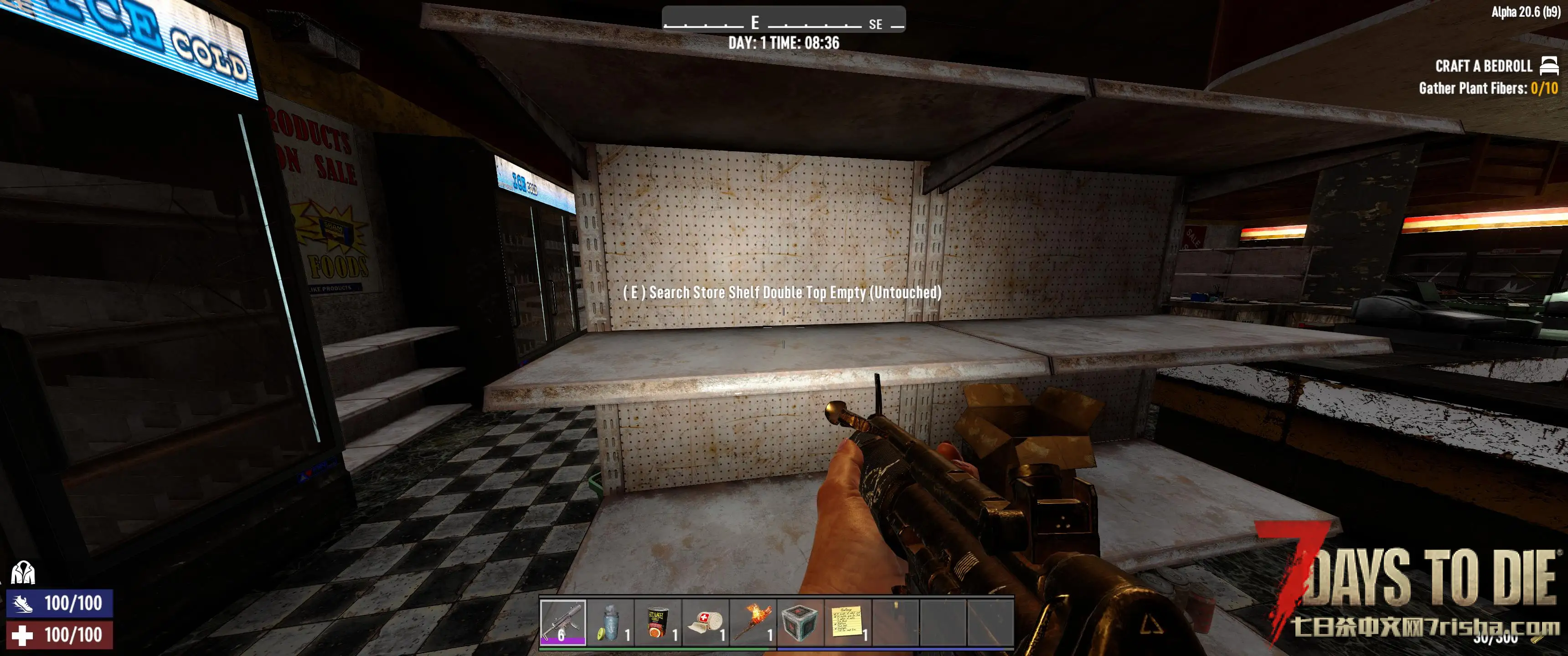Screen dimensions: 1568x656
Task: Click the jacket status icon
Action: (x=23, y=573)
